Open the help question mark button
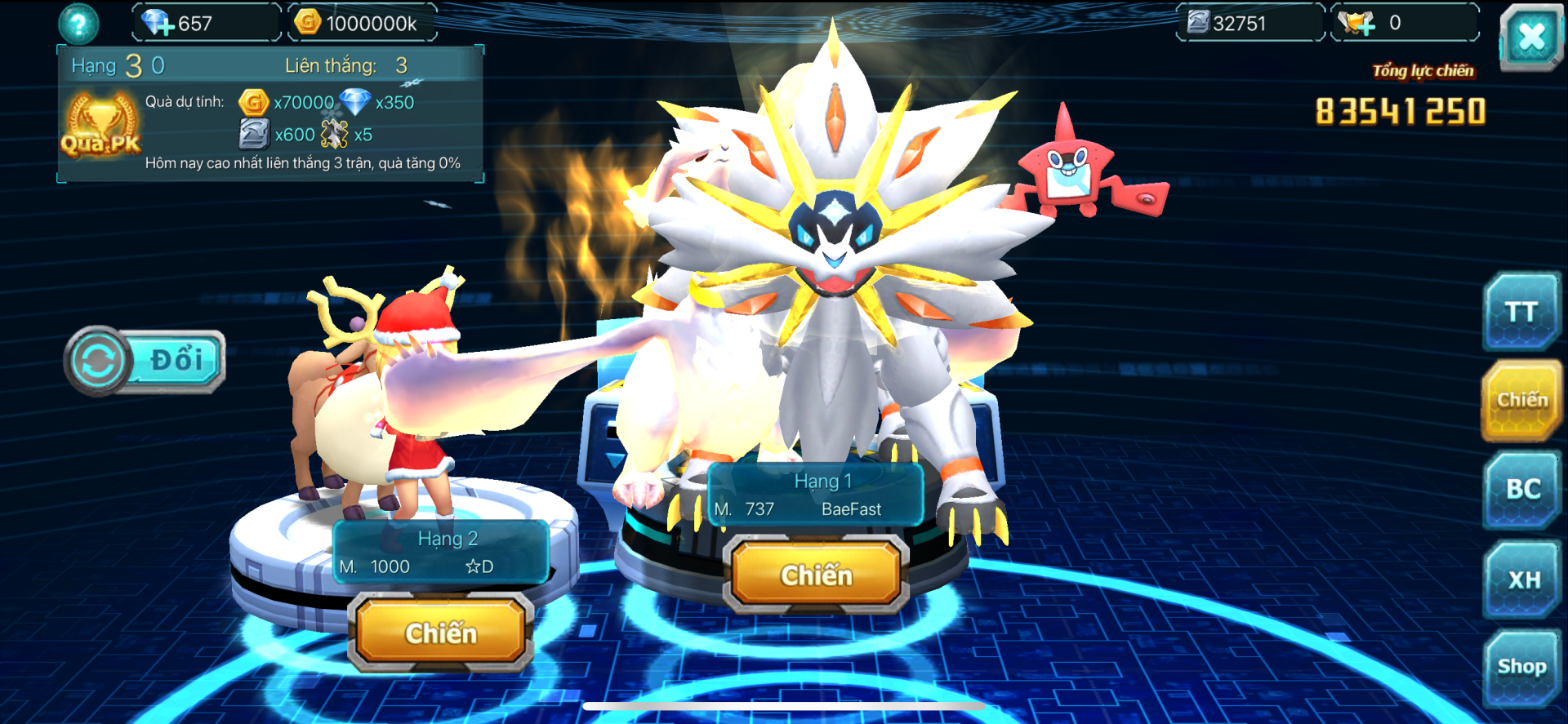Viewport: 1568px width, 724px height. click(x=78, y=24)
